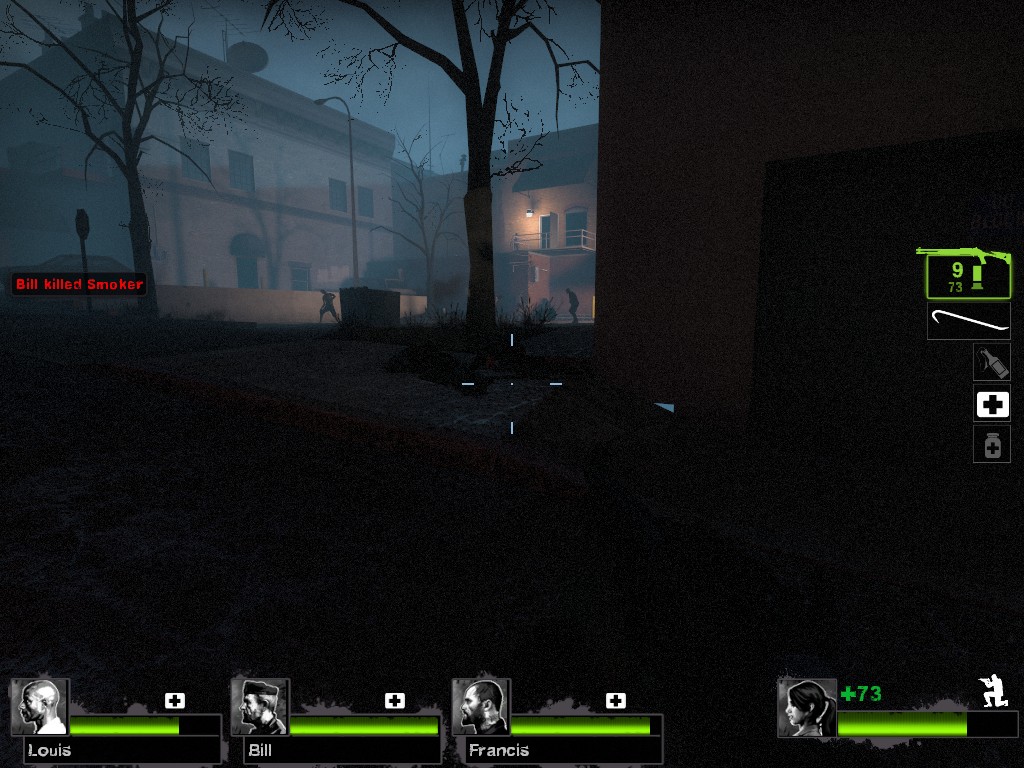Click the "Bill killed Smoker" kill notice
The image size is (1024, 768).
pos(79,285)
